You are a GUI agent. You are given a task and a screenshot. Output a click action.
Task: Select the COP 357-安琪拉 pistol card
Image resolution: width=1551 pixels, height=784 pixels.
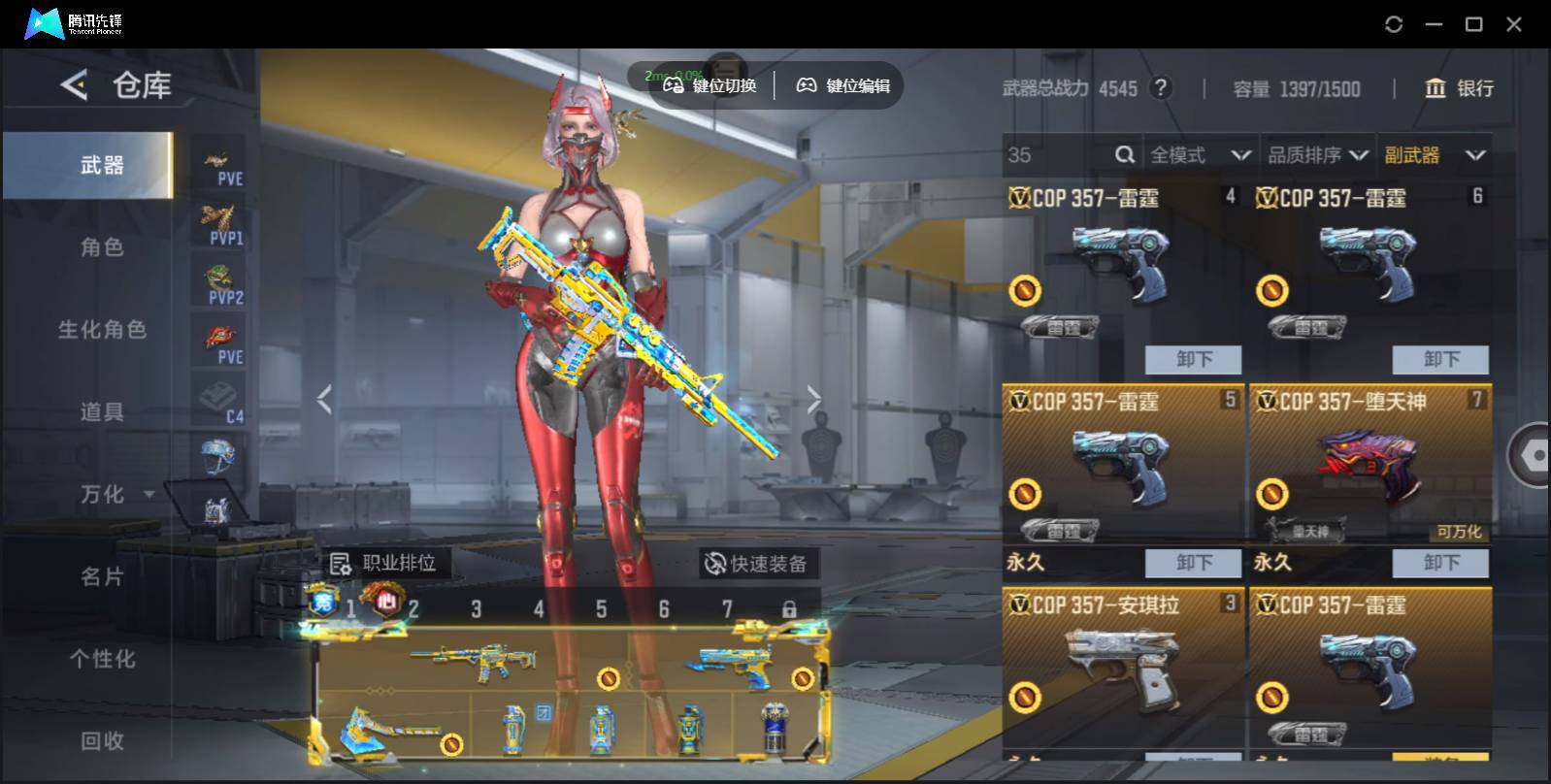[x=1122, y=670]
